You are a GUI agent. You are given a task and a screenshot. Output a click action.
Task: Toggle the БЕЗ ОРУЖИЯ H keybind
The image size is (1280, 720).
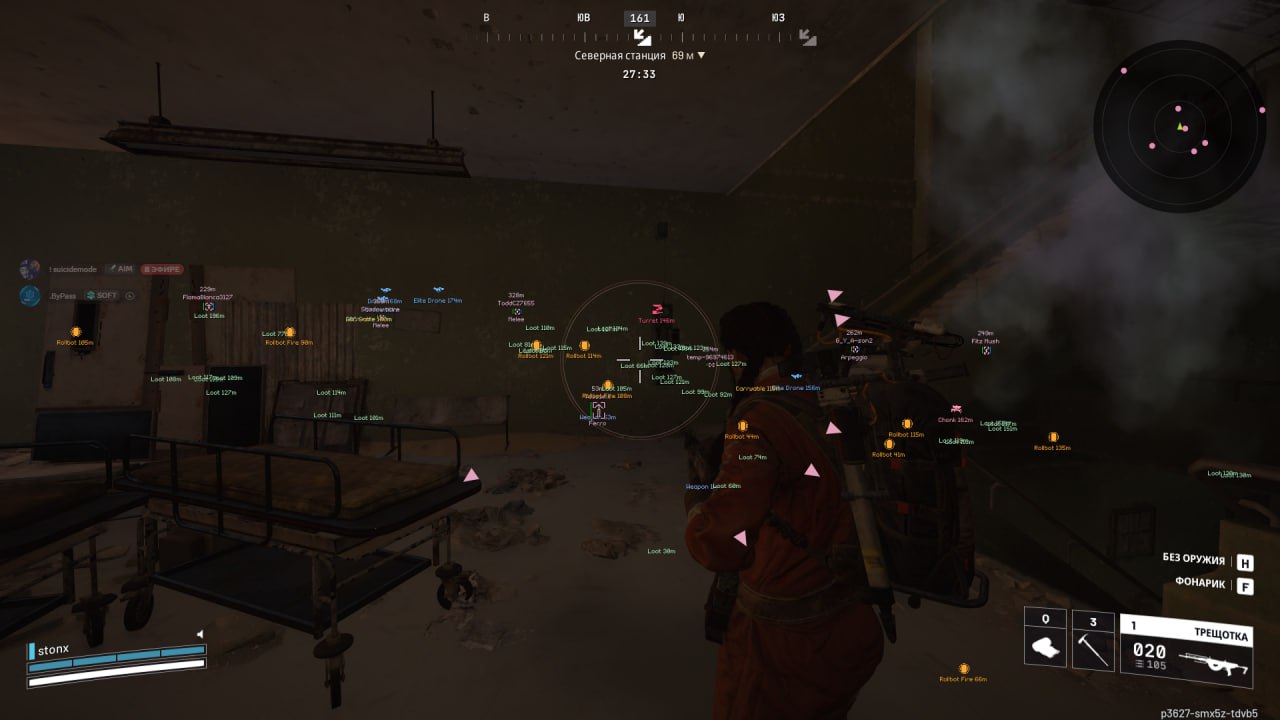coord(1246,562)
